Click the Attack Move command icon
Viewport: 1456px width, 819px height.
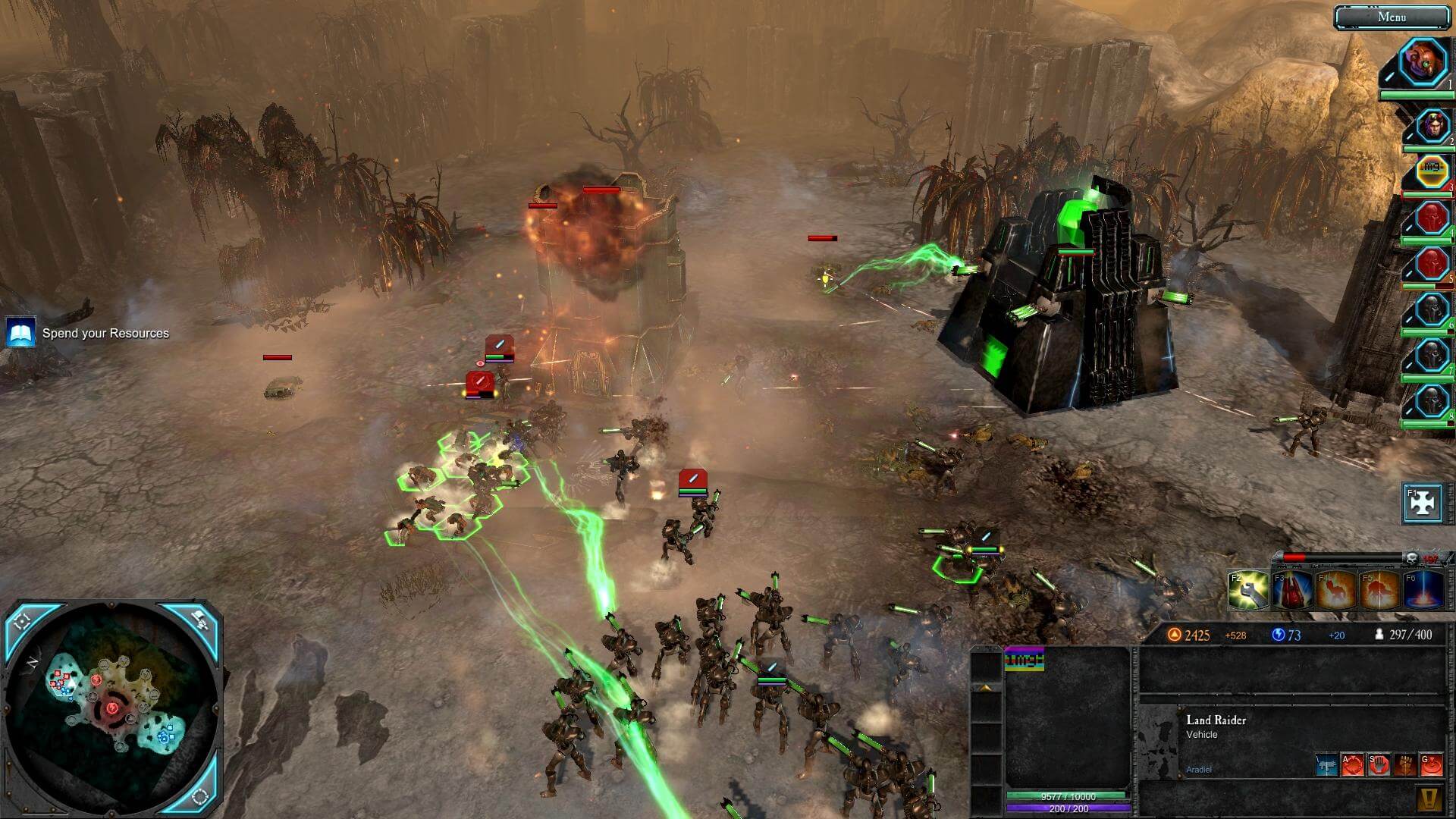pyautogui.click(x=1352, y=764)
